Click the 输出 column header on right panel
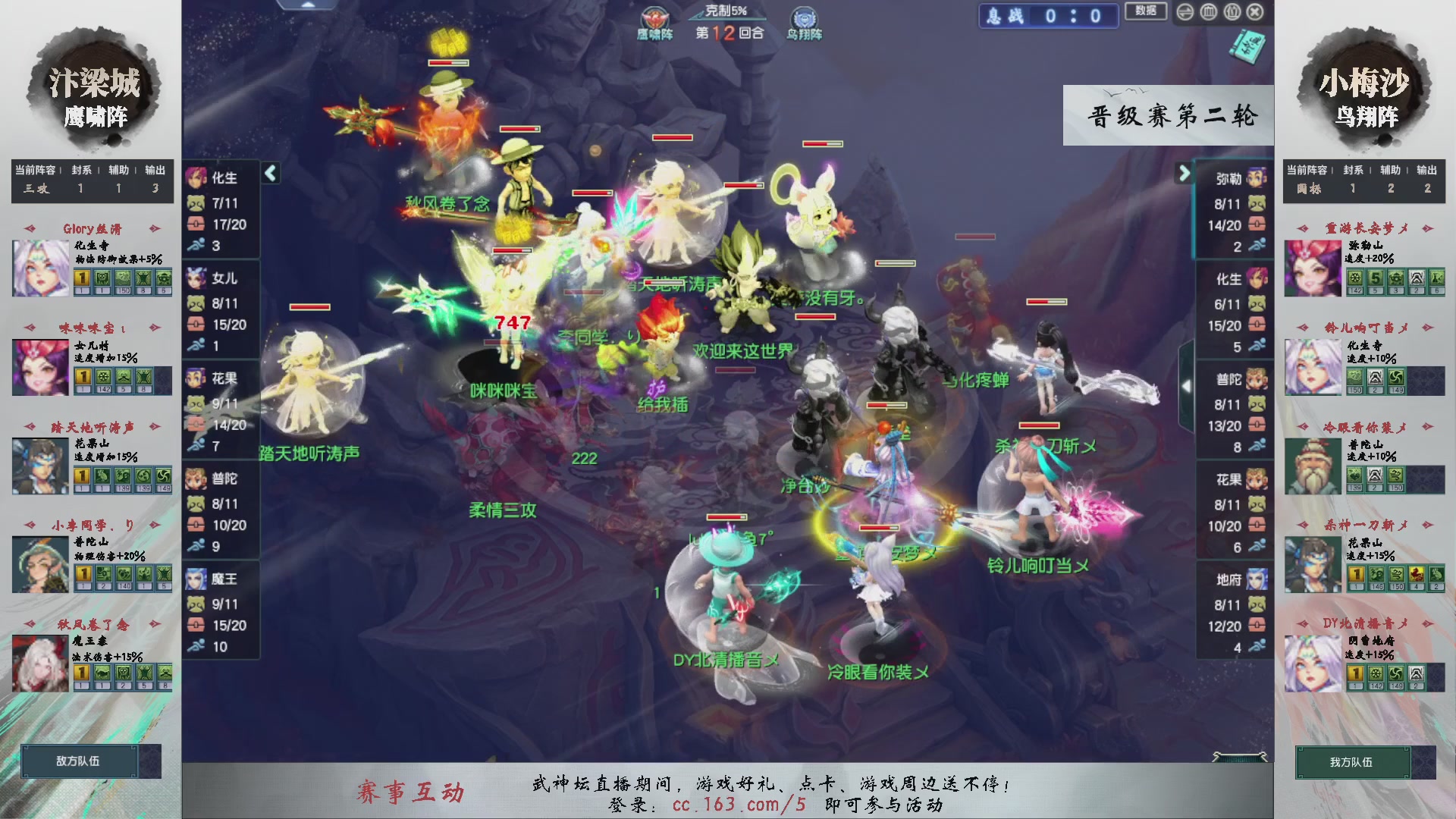1456x819 pixels. point(1426,171)
